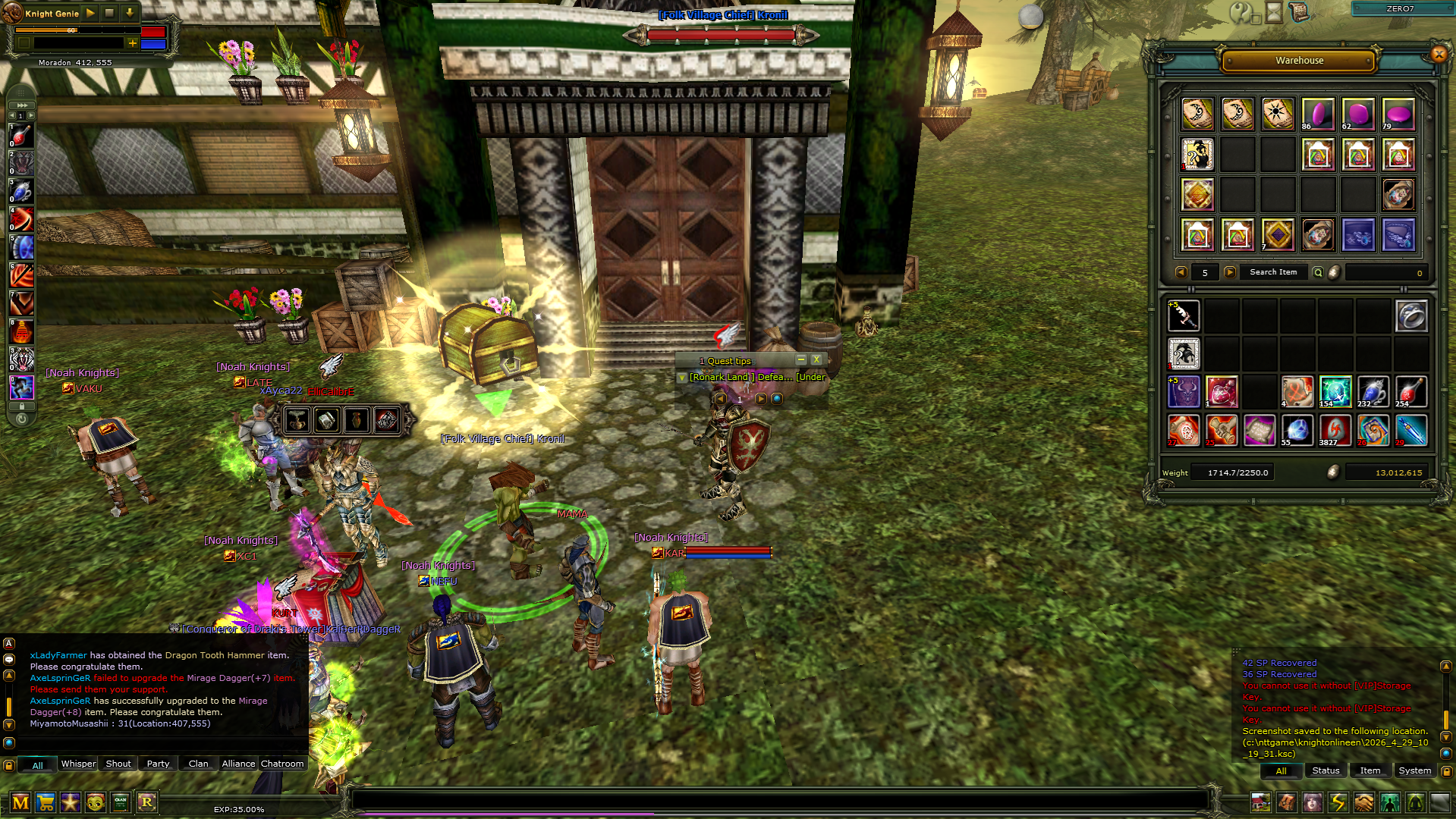
Task: Open the question mark help icon top-right
Action: [1240, 13]
